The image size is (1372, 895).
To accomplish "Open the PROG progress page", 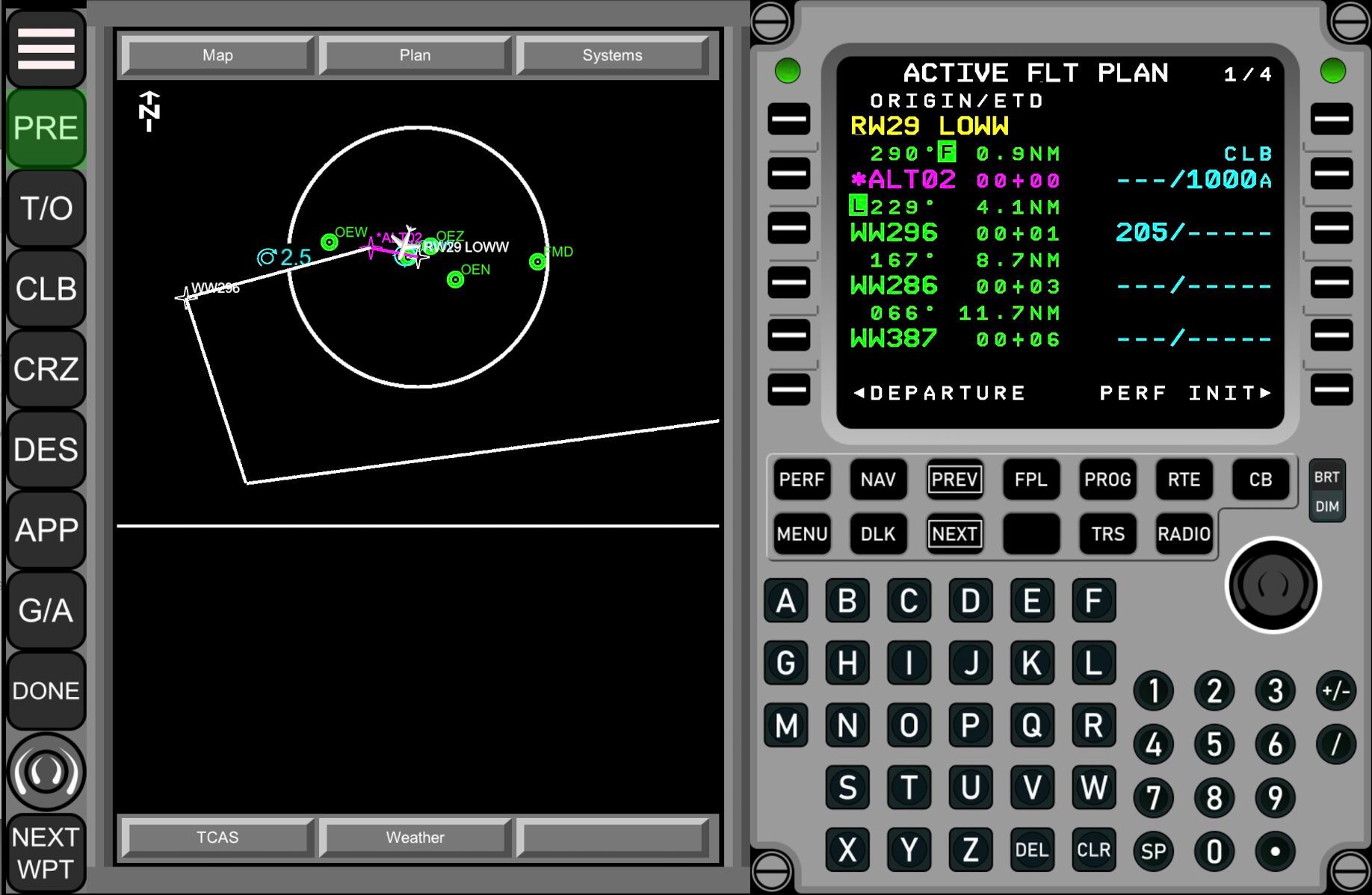I will 1107,480.
